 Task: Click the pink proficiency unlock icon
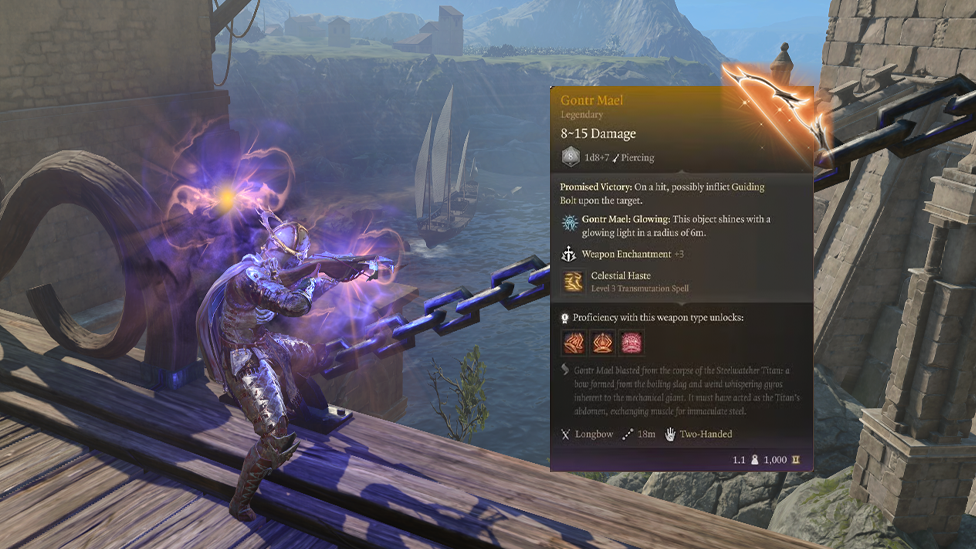631,343
